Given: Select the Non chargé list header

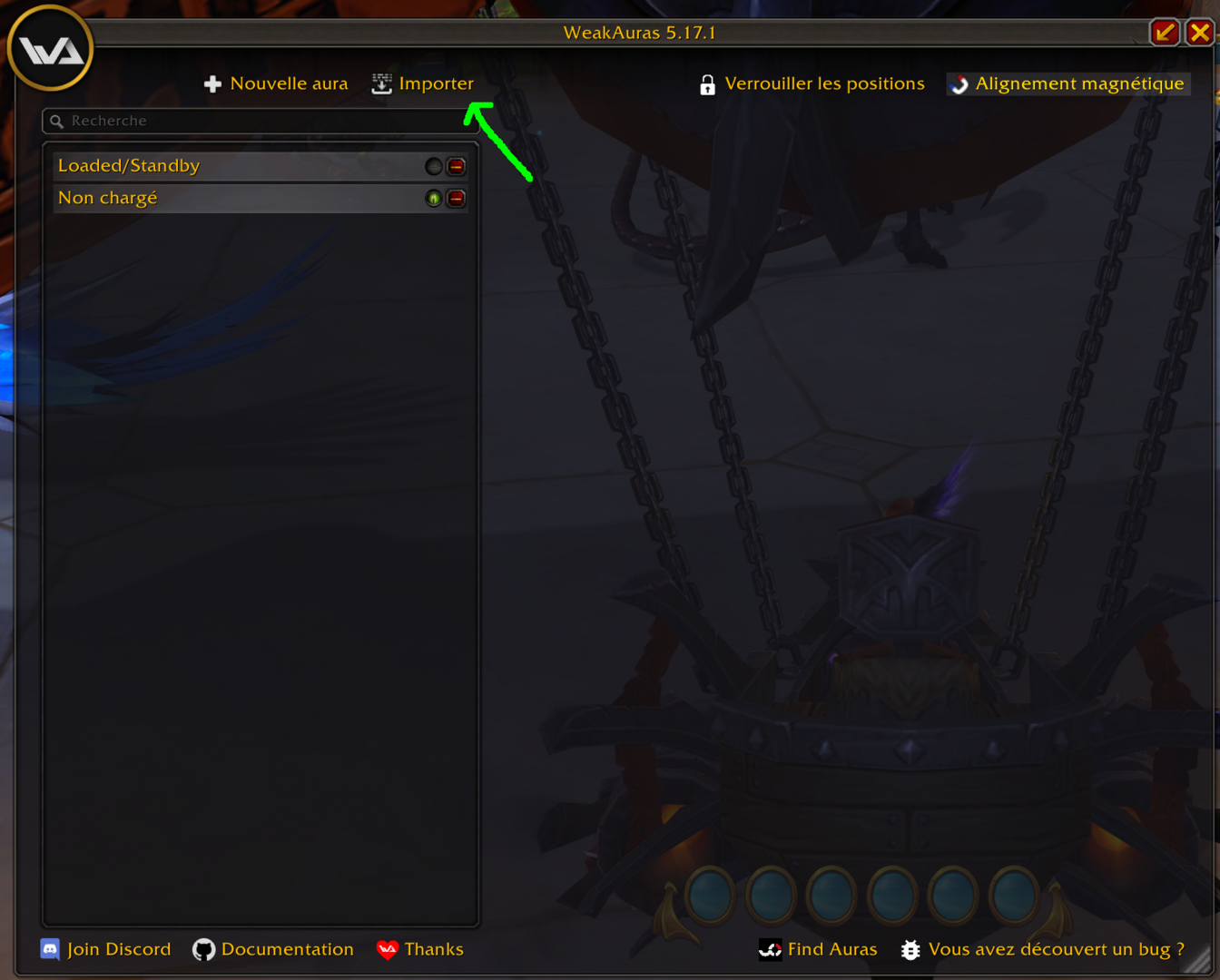Looking at the screenshot, I should tap(227, 198).
